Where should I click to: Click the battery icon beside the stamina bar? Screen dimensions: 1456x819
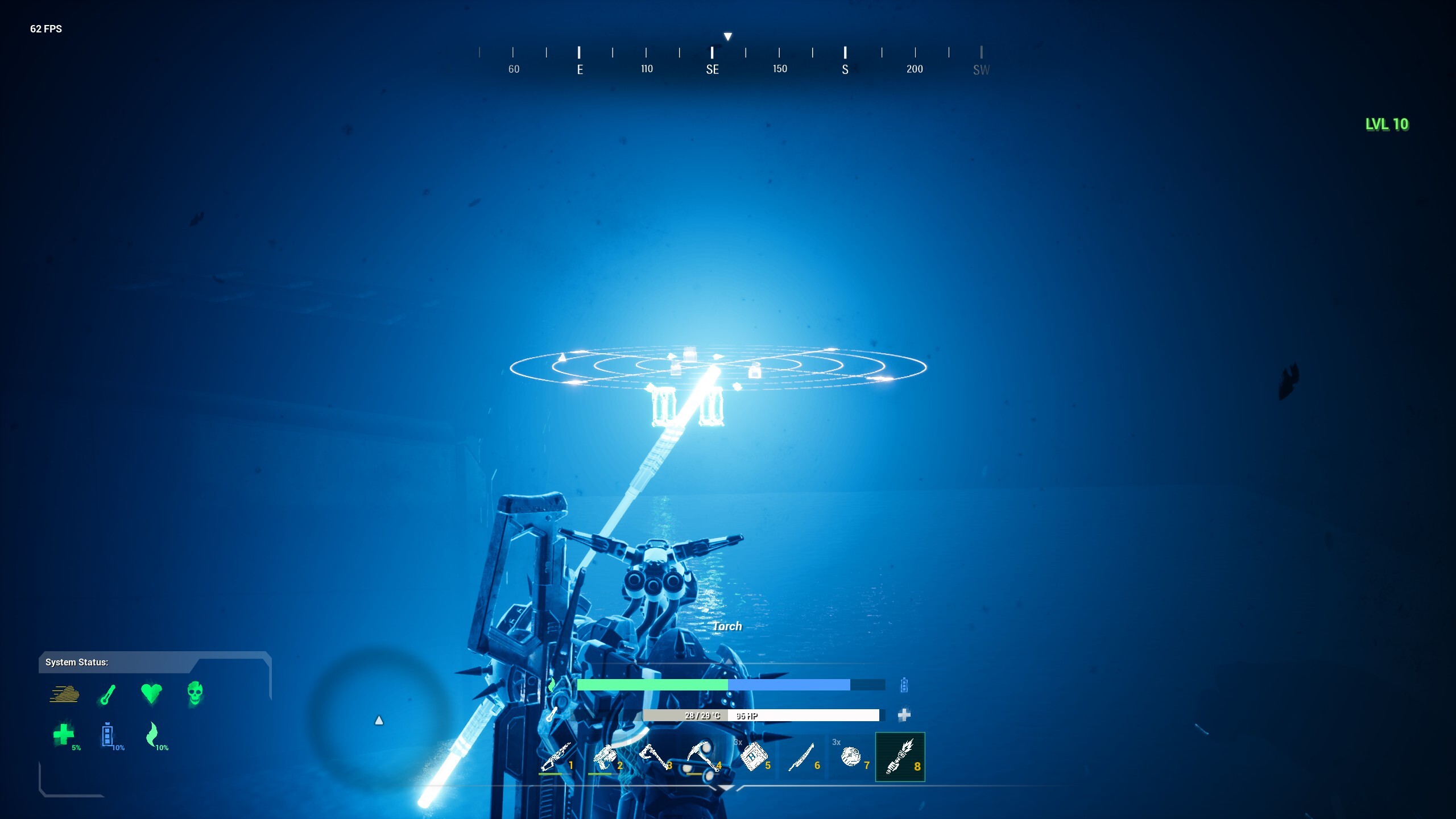[903, 686]
